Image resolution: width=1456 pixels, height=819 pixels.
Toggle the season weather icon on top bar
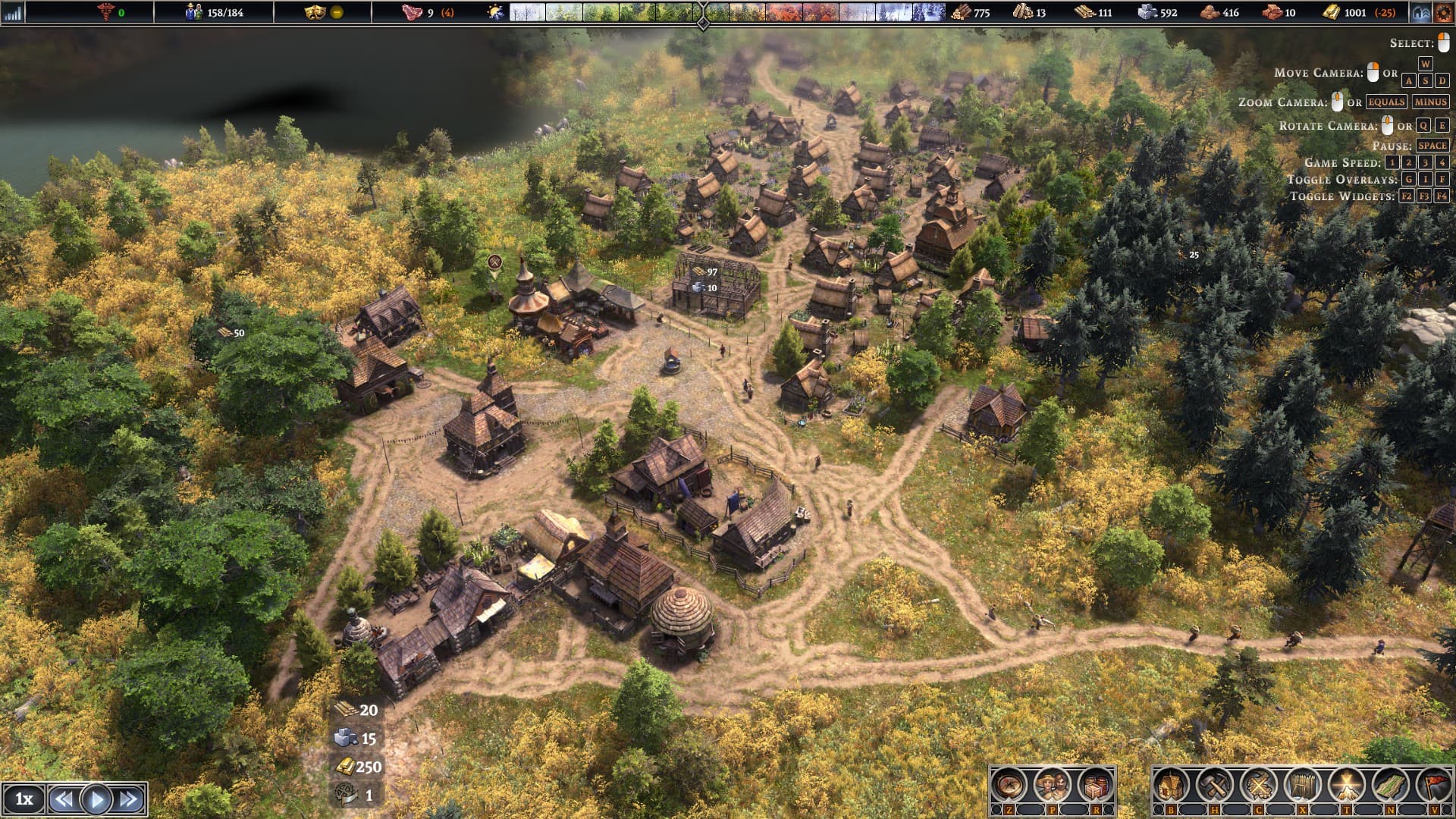(x=494, y=11)
